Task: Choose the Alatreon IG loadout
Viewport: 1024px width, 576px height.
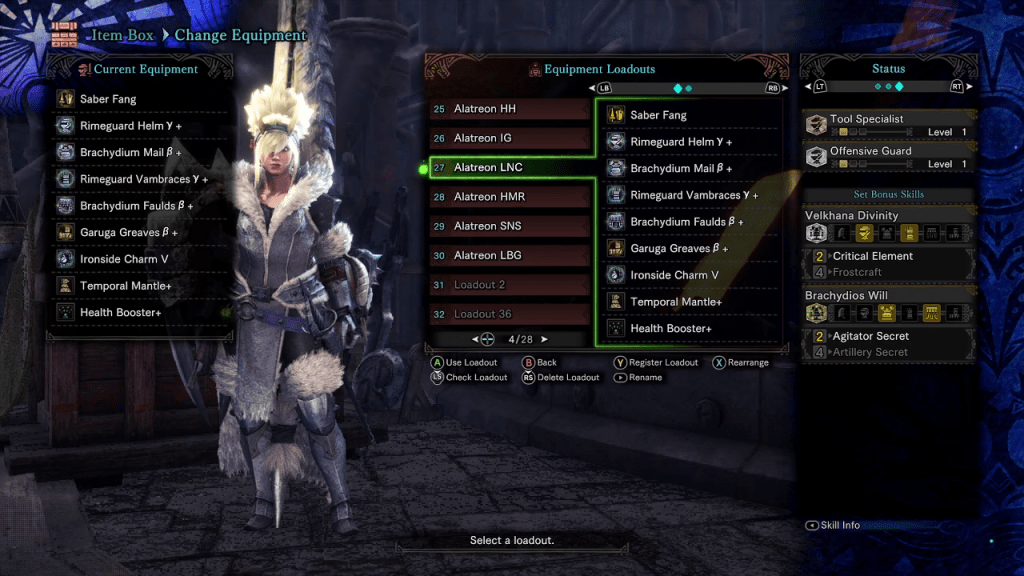Action: 510,138
